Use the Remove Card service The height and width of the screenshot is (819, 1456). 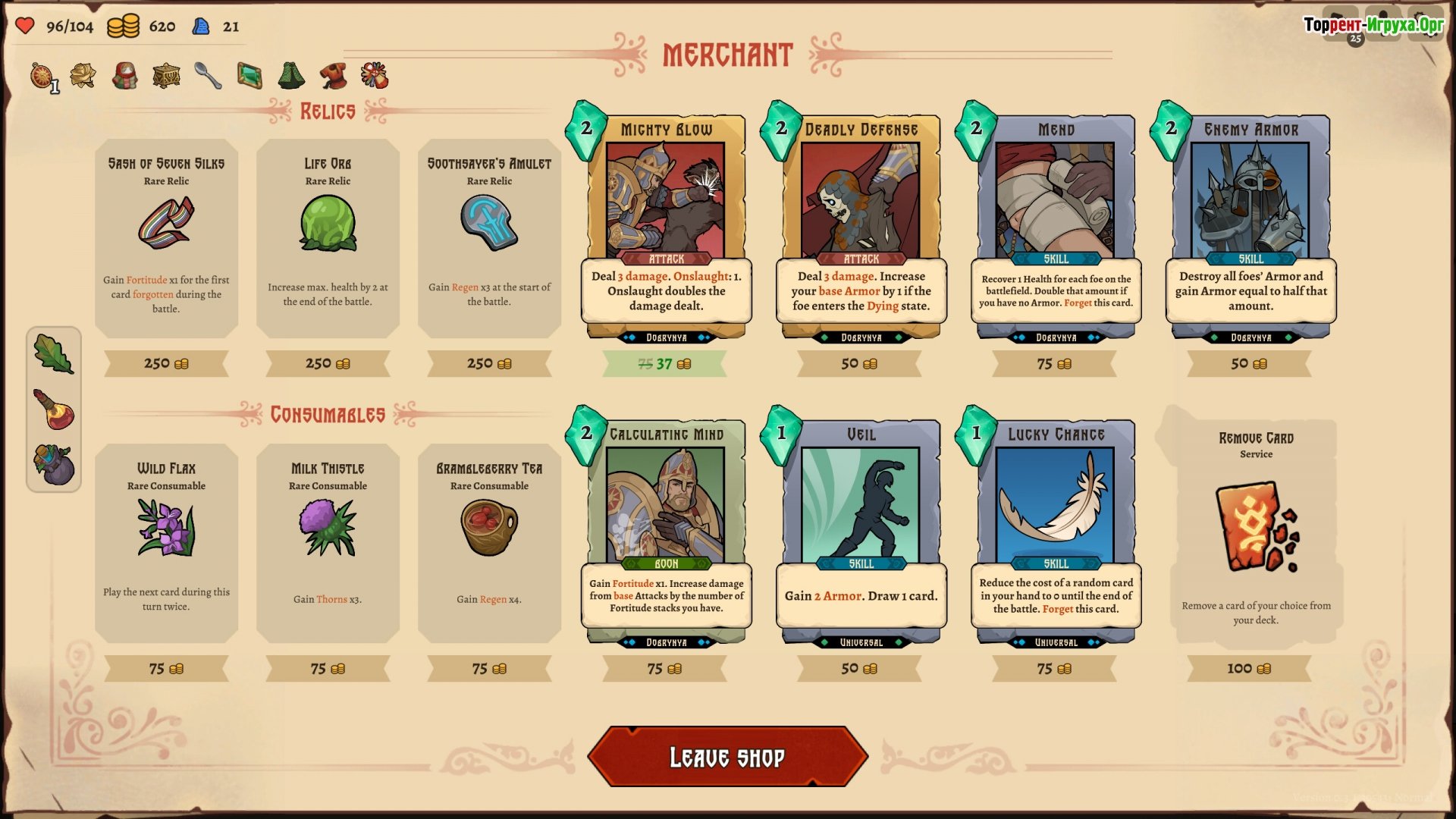(x=1256, y=532)
